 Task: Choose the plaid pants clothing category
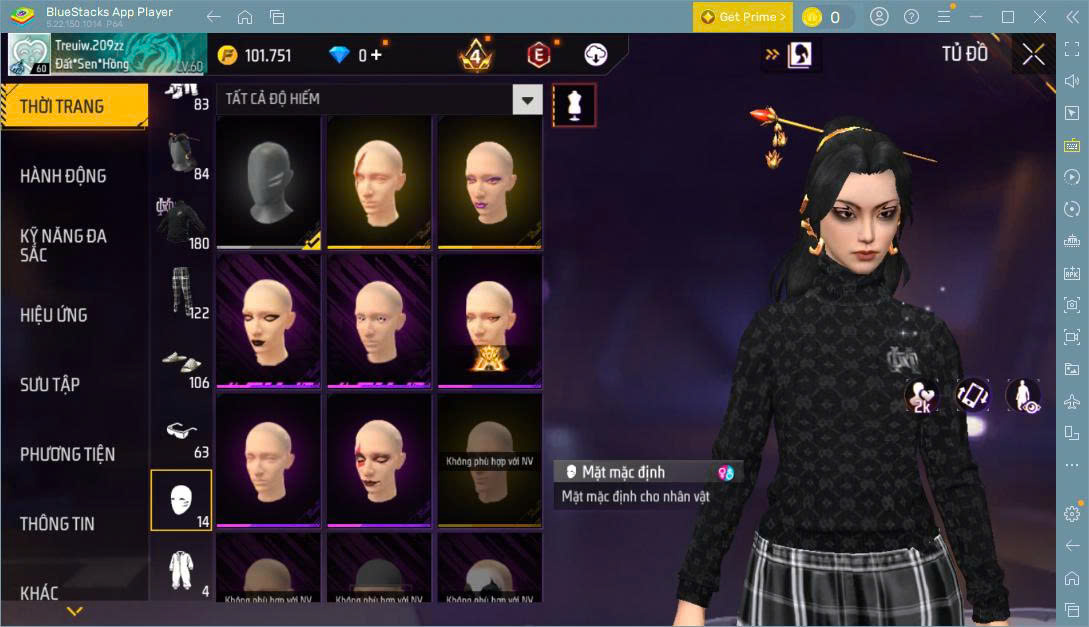[181, 291]
